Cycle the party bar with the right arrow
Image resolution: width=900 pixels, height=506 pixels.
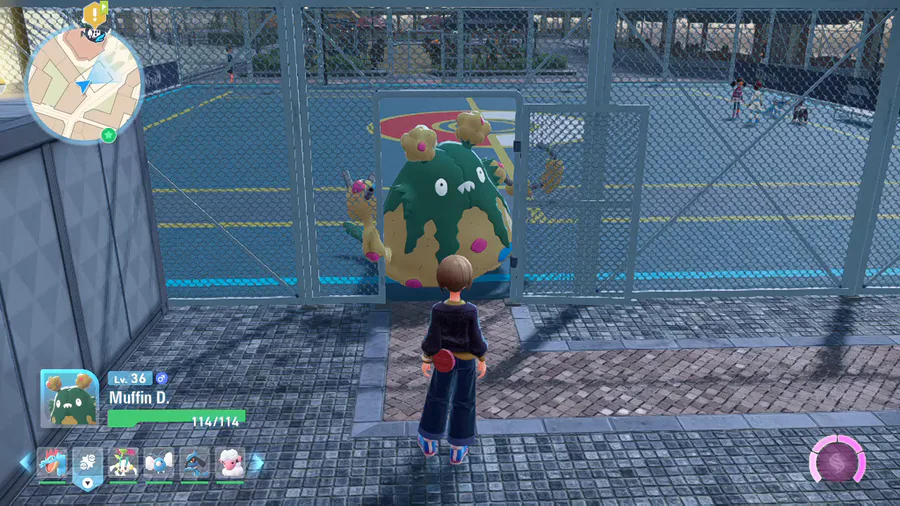click(x=258, y=462)
